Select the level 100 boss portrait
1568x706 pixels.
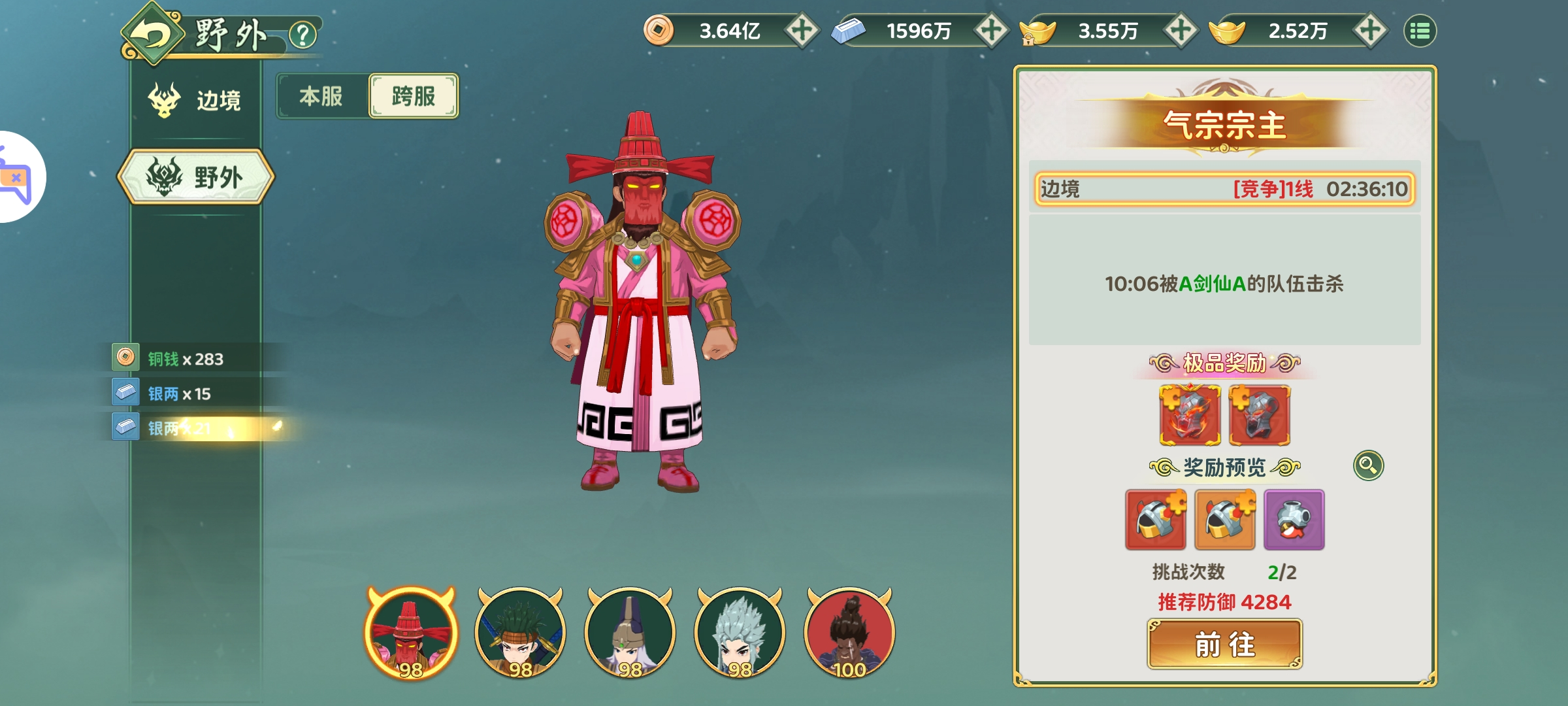pos(849,633)
